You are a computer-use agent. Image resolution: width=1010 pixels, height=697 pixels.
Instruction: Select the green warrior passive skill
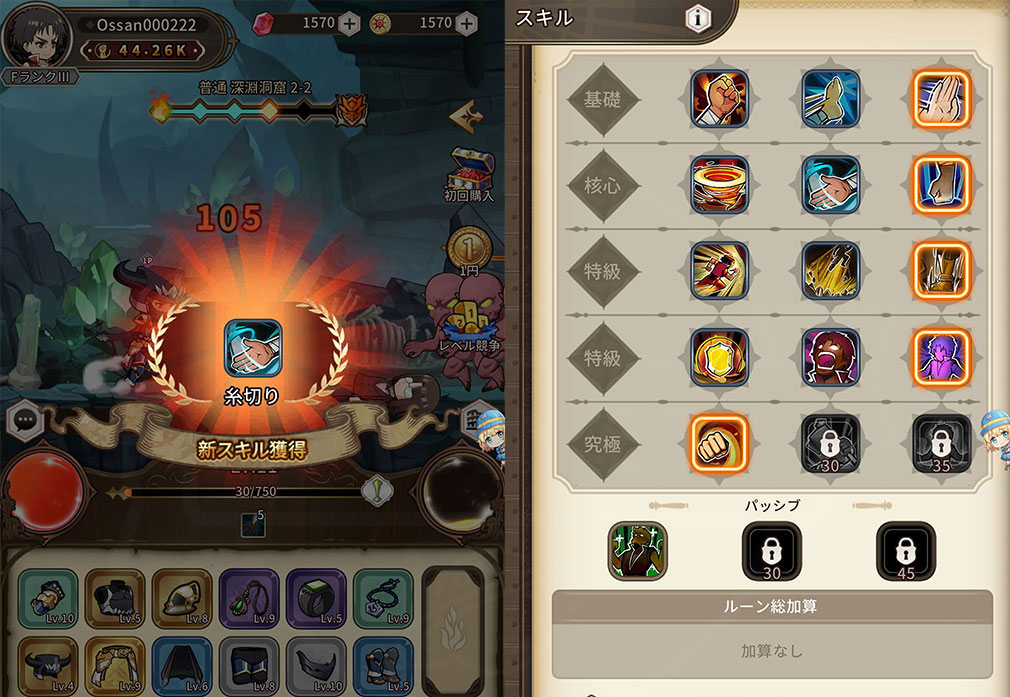click(x=638, y=551)
